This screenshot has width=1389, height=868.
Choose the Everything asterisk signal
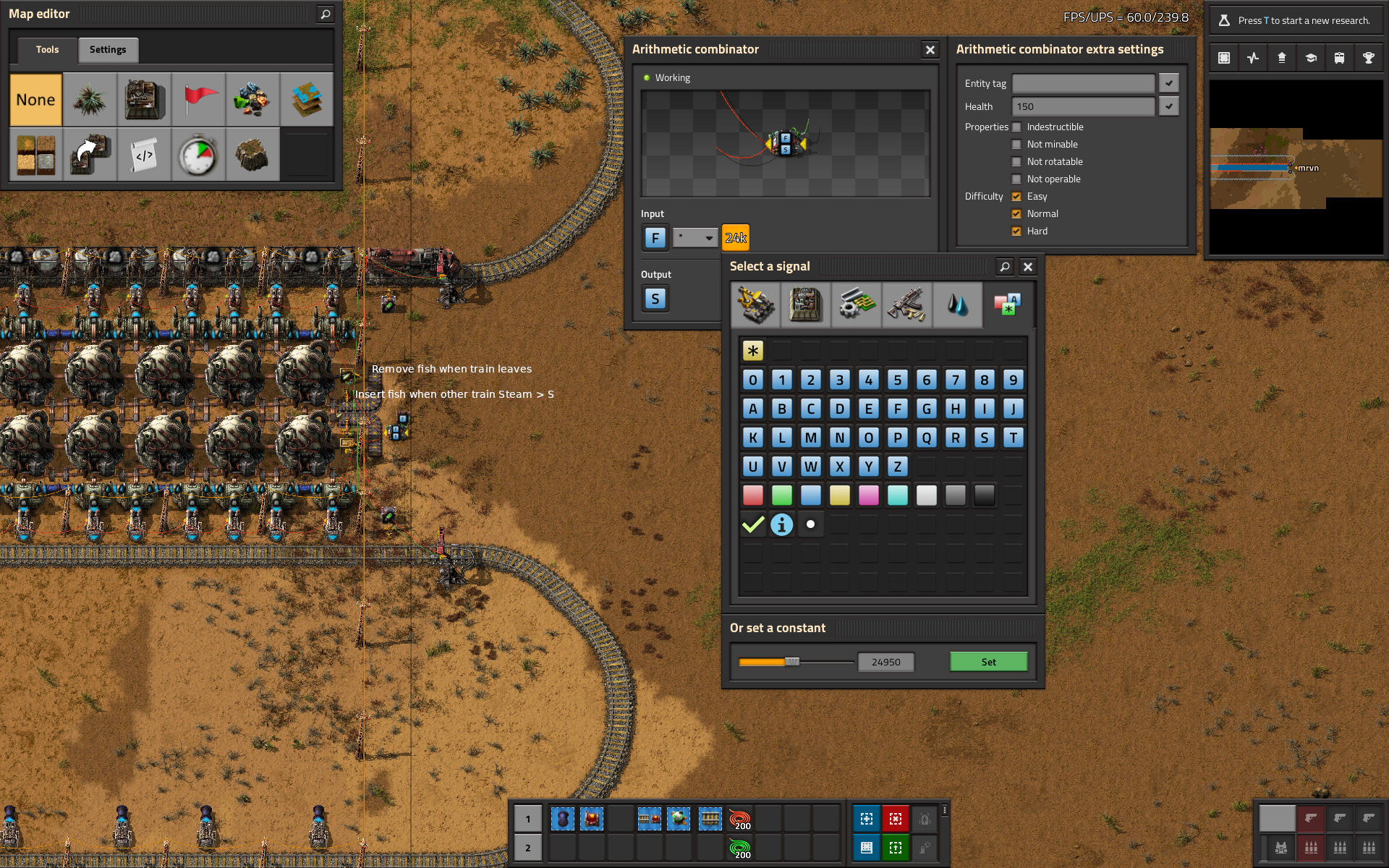click(x=753, y=351)
